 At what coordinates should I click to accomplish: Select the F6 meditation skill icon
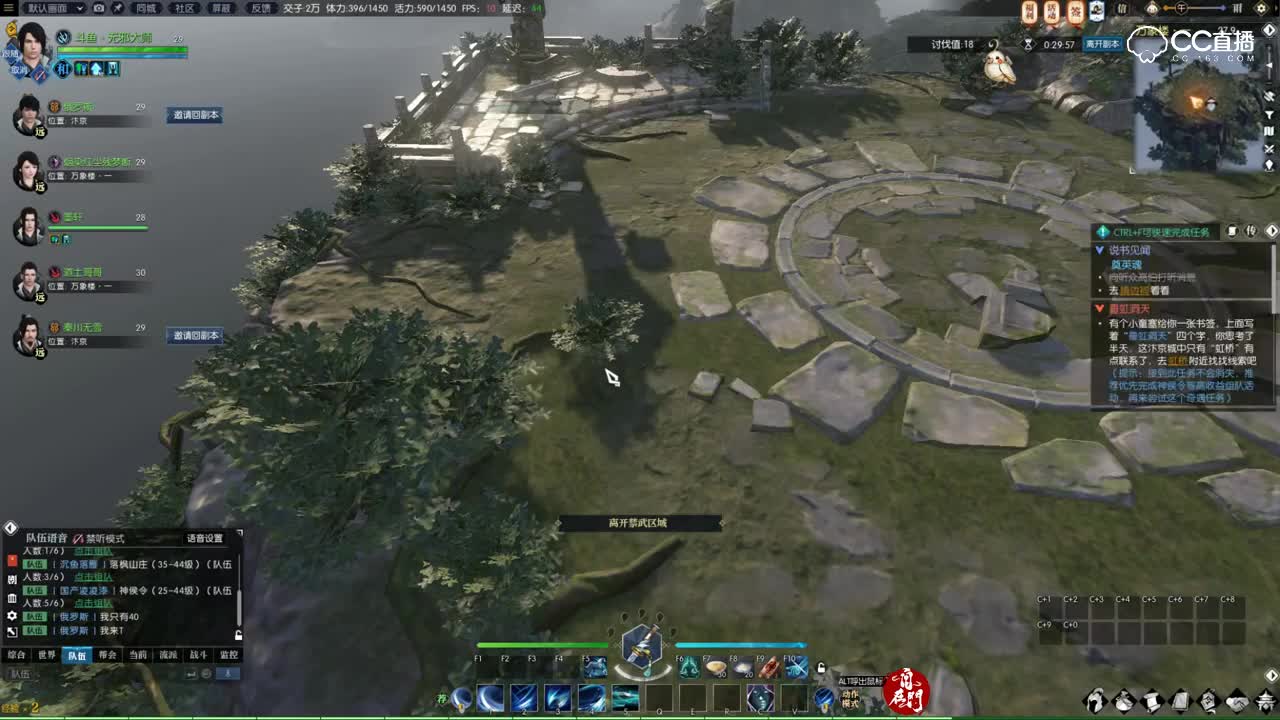pyautogui.click(x=689, y=667)
